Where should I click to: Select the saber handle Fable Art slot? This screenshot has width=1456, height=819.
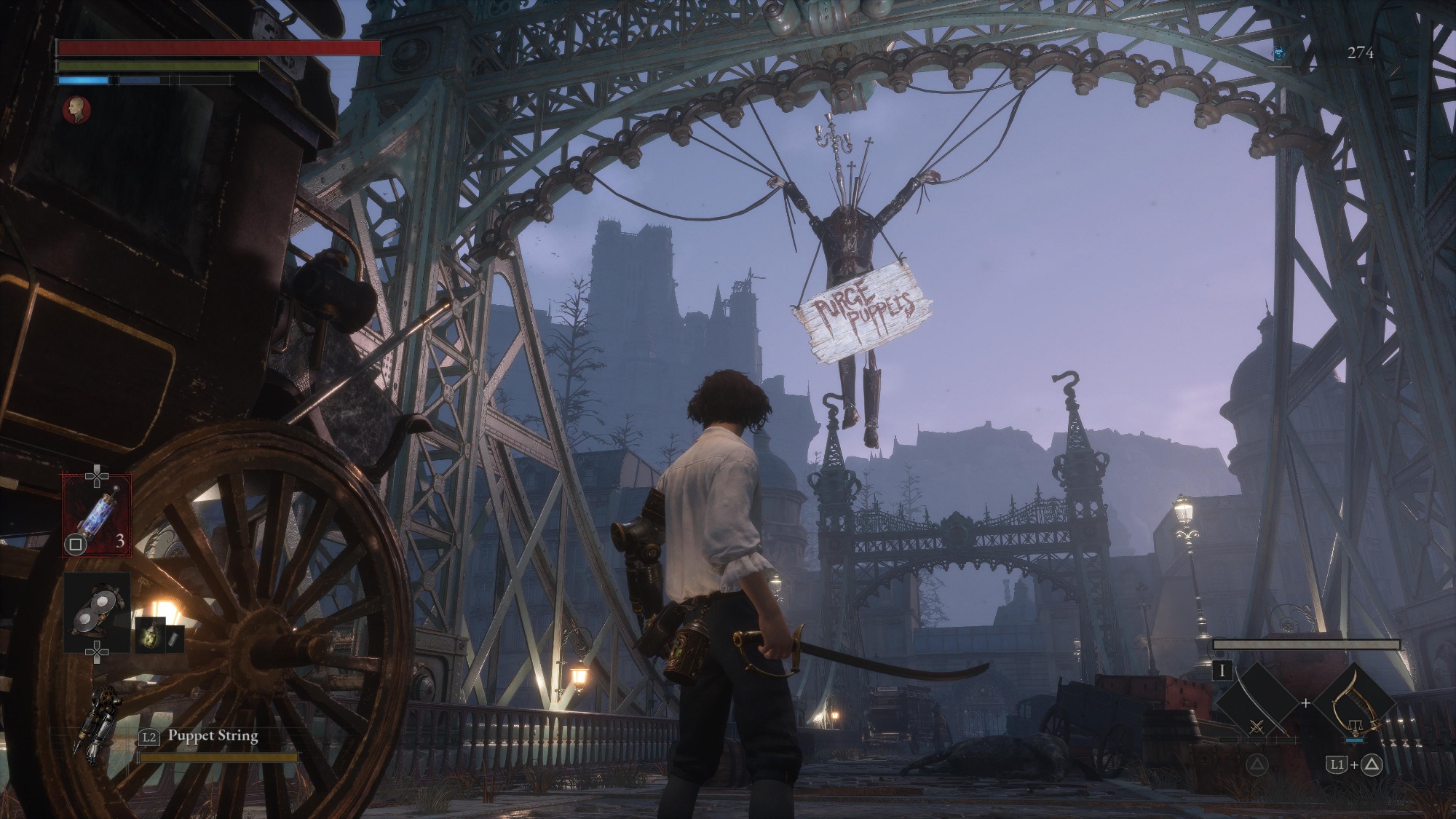[x=1356, y=704]
